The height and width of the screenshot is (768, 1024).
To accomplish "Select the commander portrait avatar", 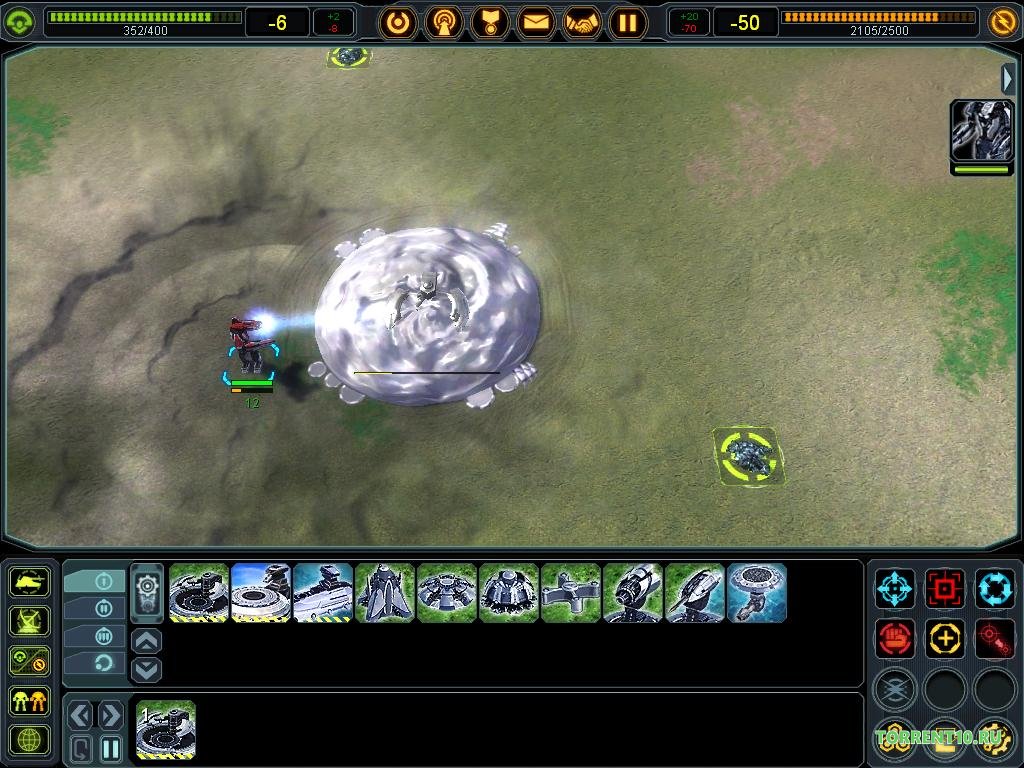I will [x=981, y=131].
